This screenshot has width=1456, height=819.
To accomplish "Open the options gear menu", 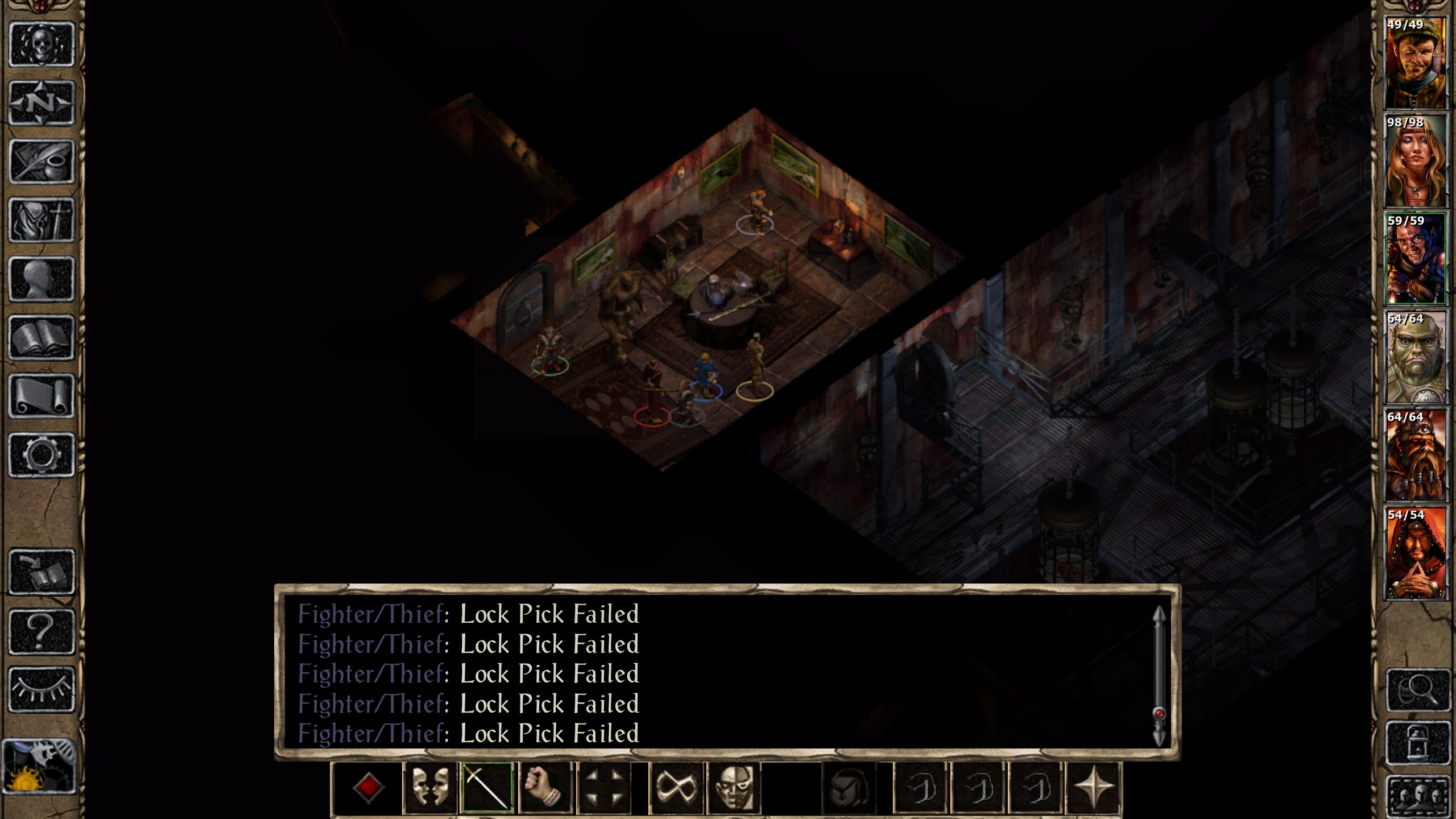I will [x=42, y=454].
